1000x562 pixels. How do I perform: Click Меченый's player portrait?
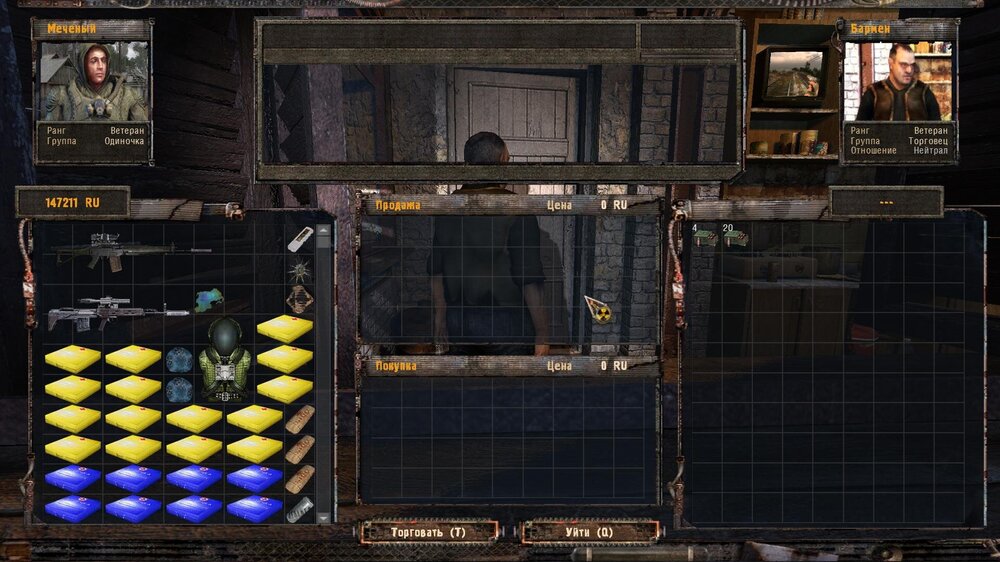[x=92, y=81]
